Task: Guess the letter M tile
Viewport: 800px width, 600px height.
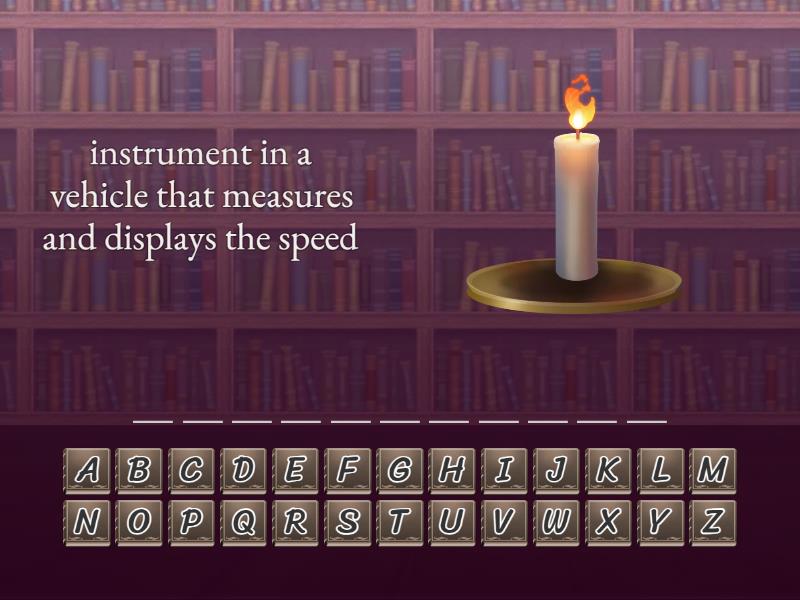Action: coord(712,470)
